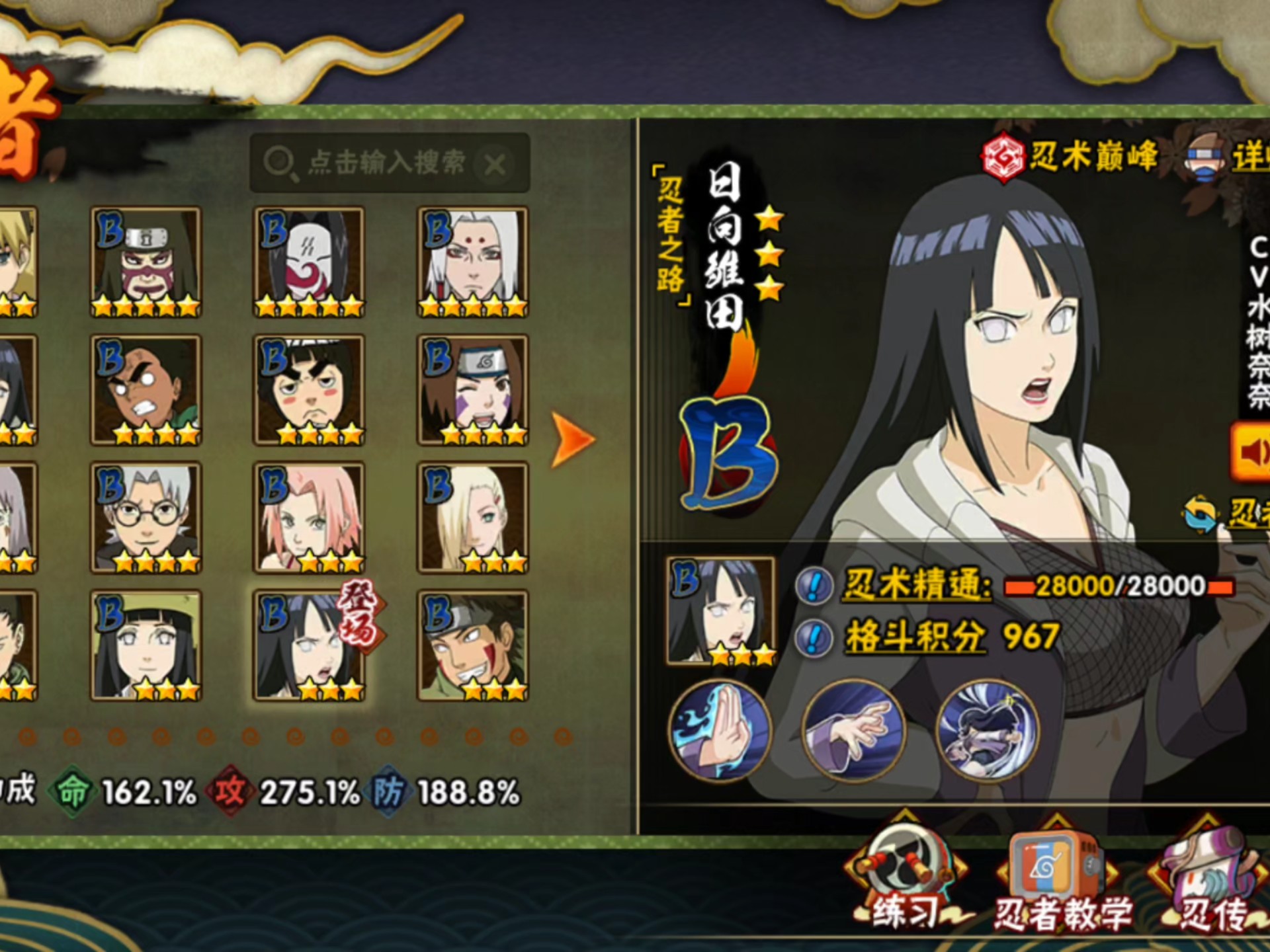View the whirling rotation ultimate skill icon

(x=987, y=731)
